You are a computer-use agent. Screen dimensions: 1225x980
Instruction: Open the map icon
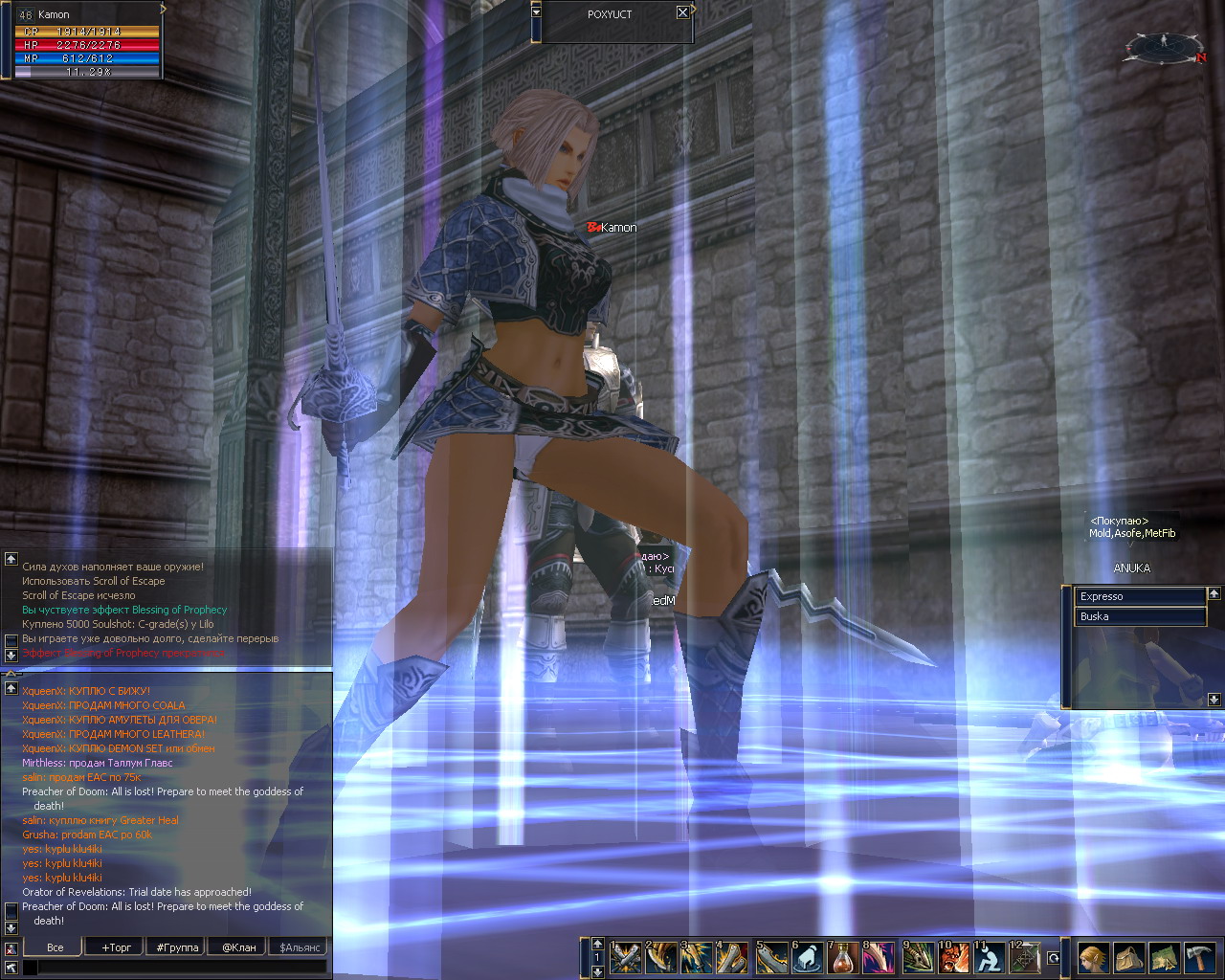pos(1164,957)
